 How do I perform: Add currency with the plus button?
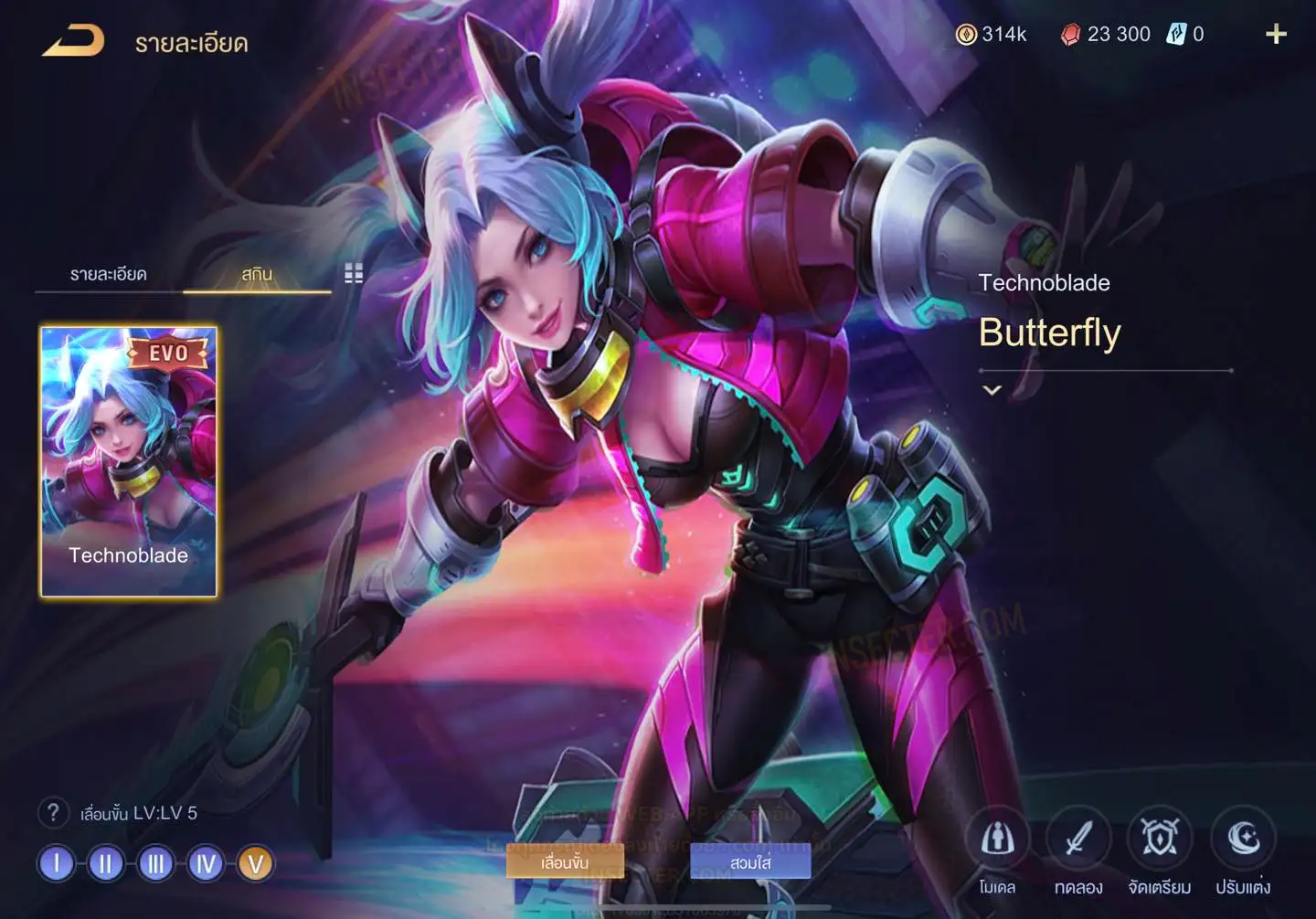click(1276, 35)
